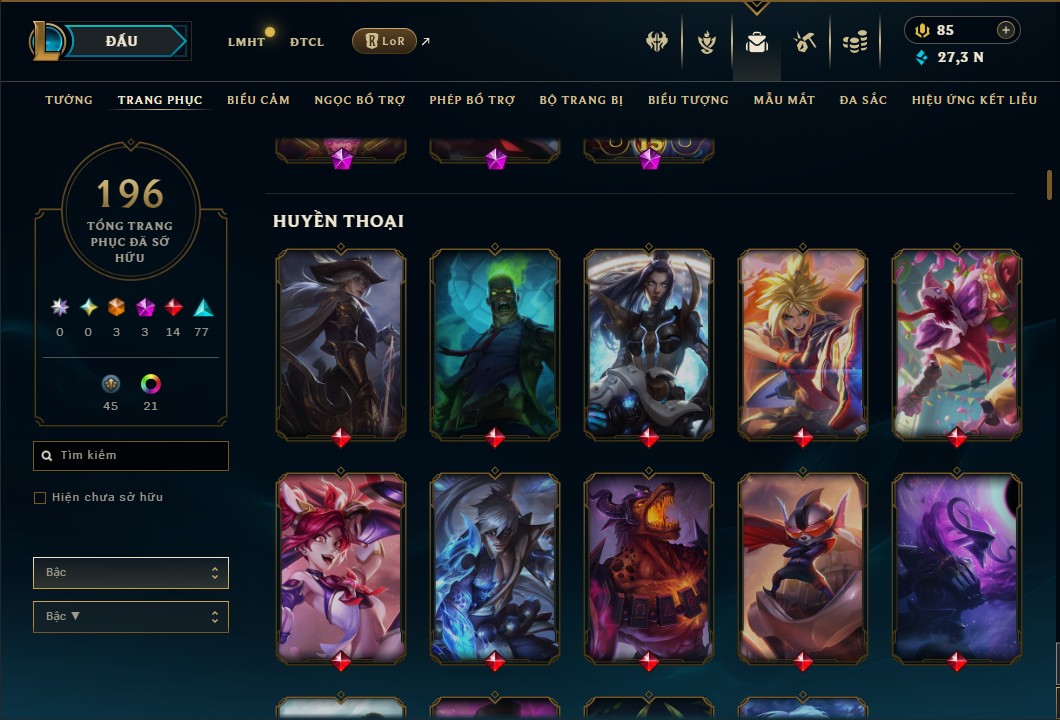Open the upper Bậc dropdown
Screen dimensions: 1060x720
(x=131, y=573)
